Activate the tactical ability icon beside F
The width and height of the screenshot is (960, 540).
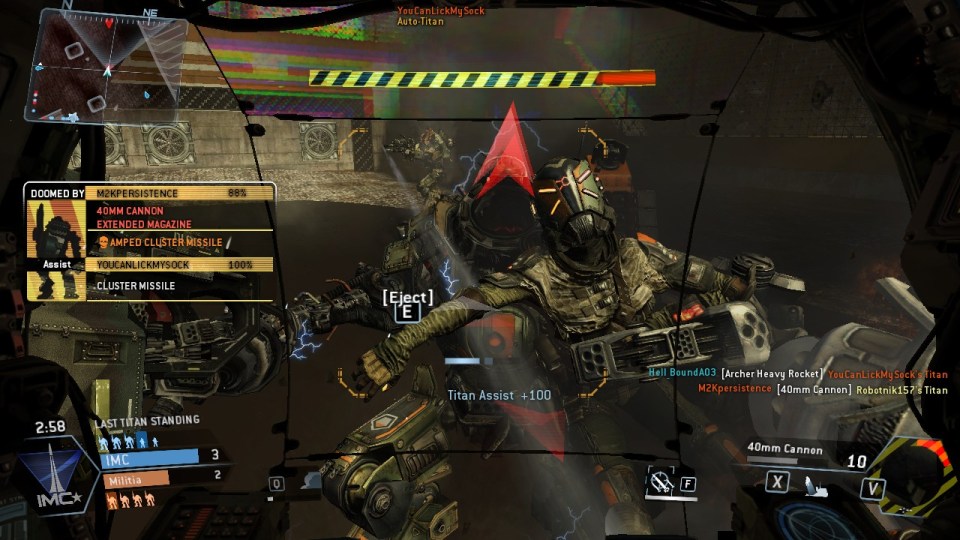pyautogui.click(x=660, y=484)
